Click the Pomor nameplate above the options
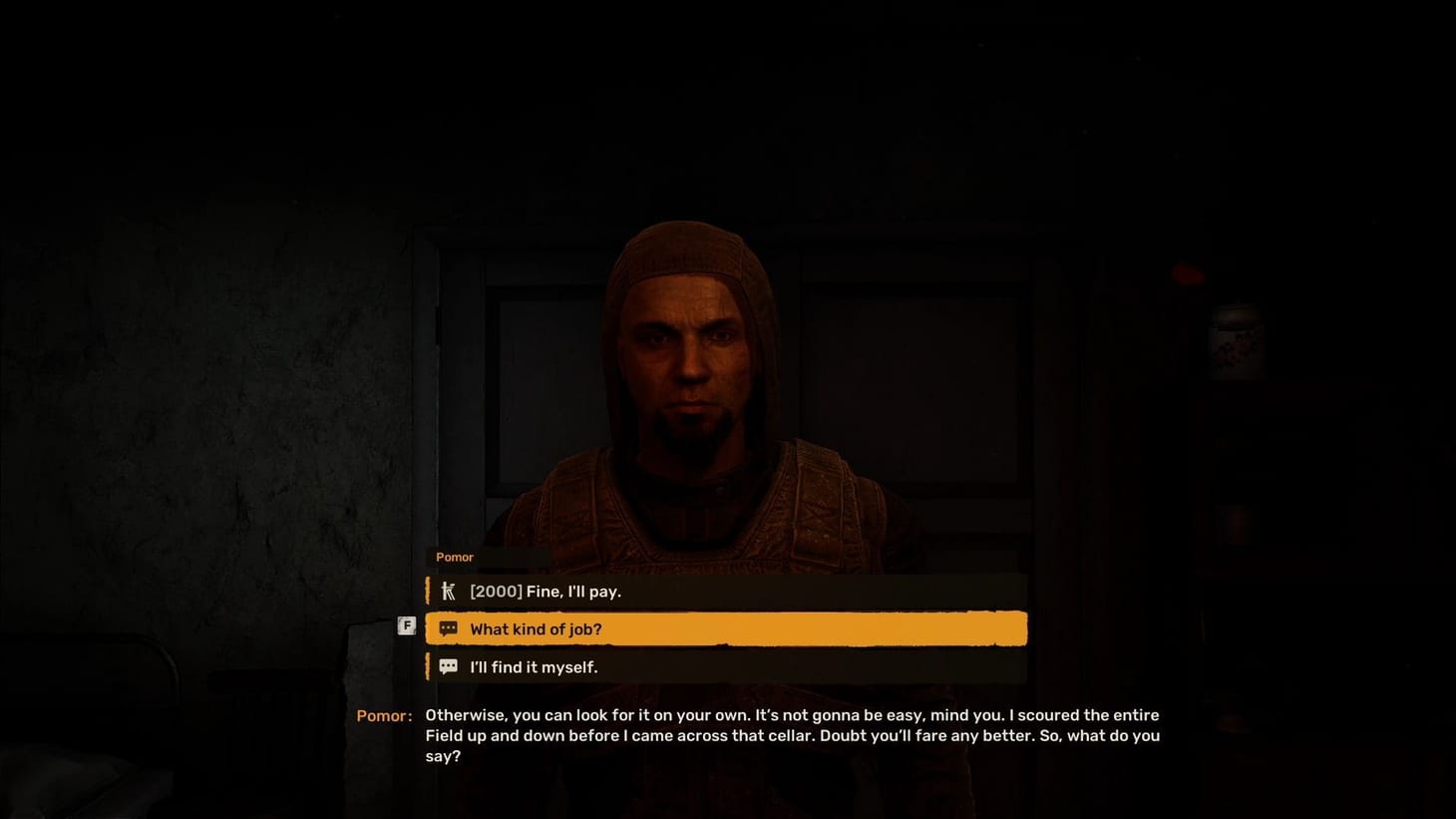 (455, 557)
